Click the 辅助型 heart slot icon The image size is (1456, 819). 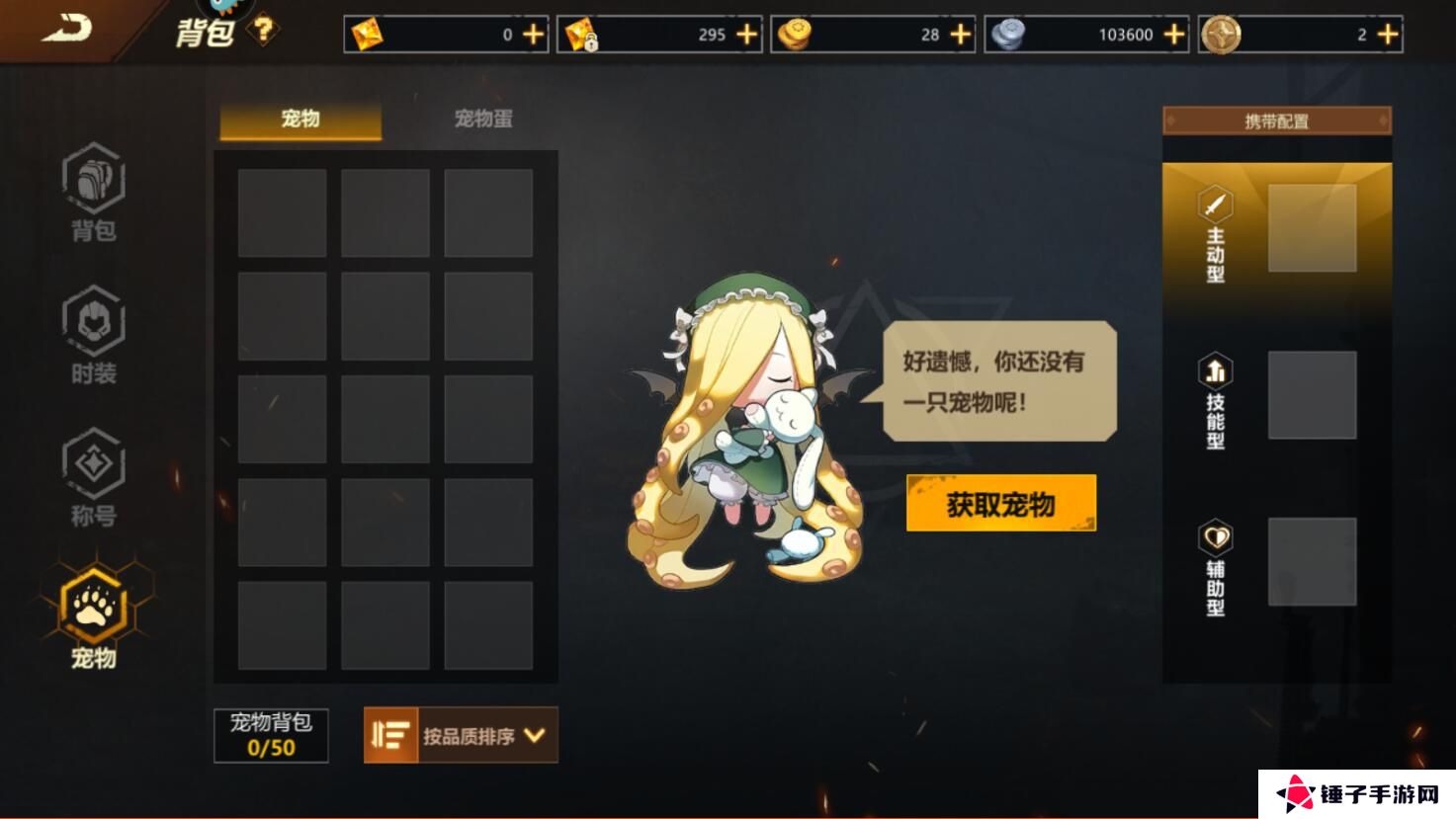[x=1215, y=536]
